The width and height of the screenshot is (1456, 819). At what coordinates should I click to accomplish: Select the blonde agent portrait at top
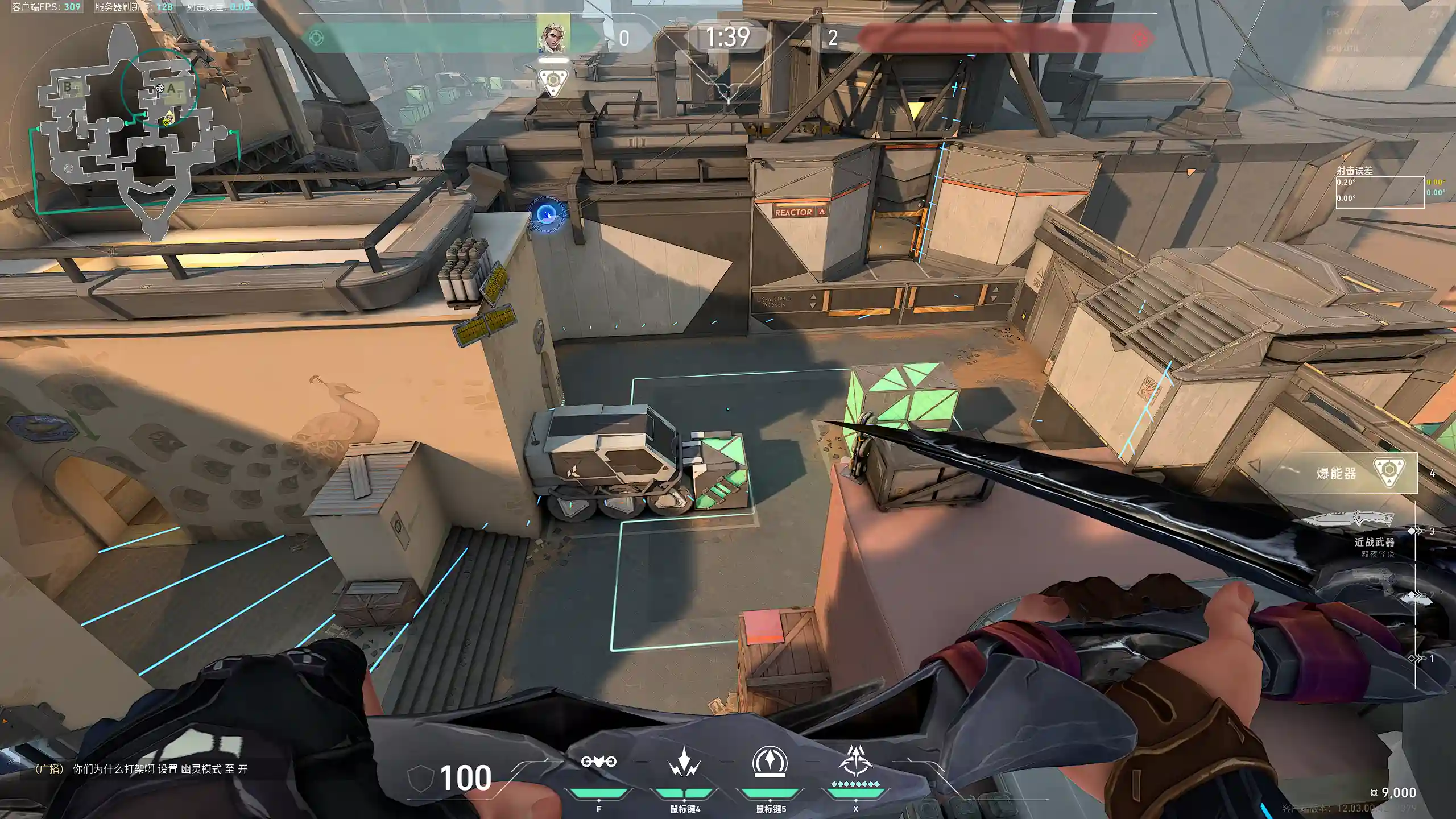coord(553,34)
